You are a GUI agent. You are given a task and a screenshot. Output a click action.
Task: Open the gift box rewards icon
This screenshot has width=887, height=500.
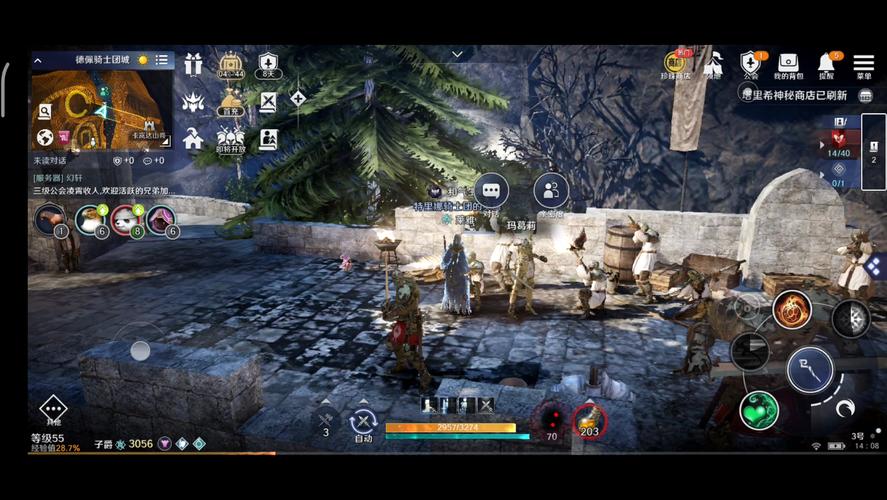click(193, 65)
